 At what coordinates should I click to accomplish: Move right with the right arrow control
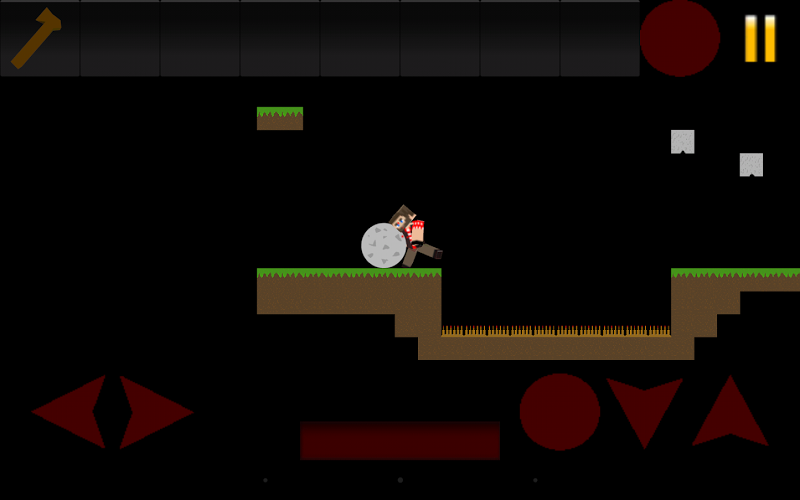click(x=153, y=411)
